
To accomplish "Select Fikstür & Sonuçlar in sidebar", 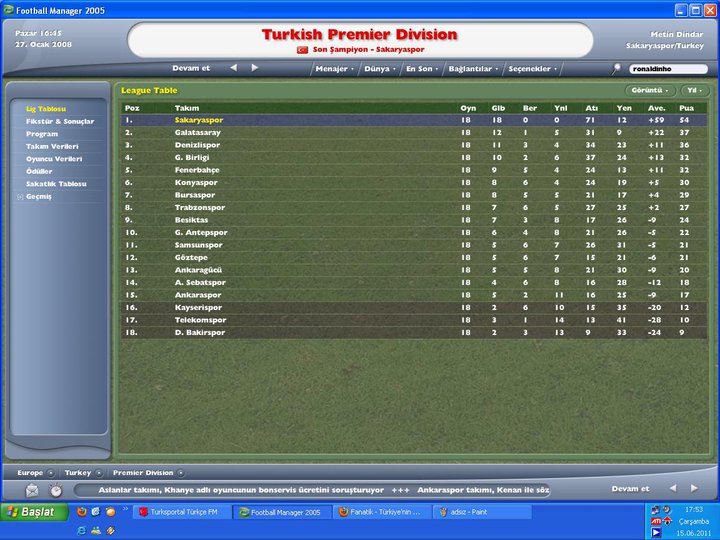I will (x=60, y=121).
